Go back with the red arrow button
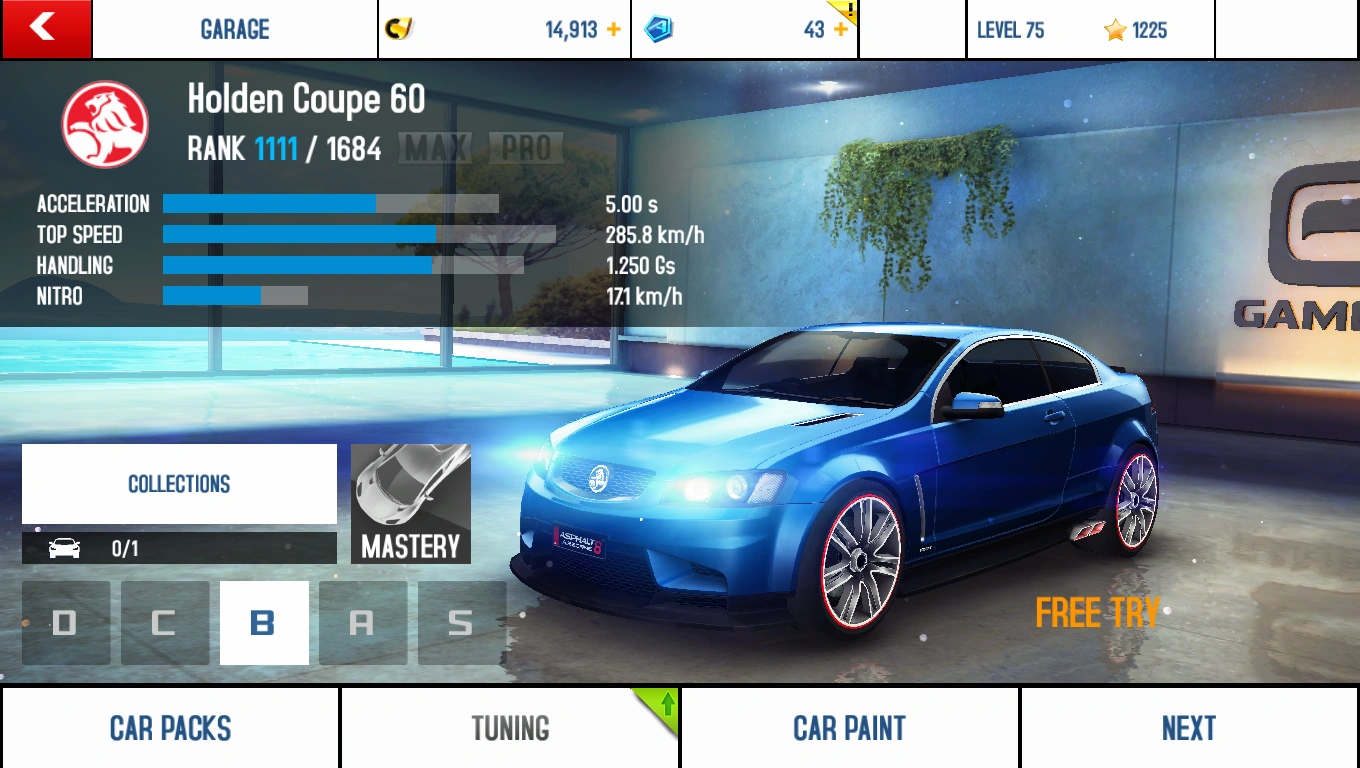1360x768 pixels. [x=46, y=29]
